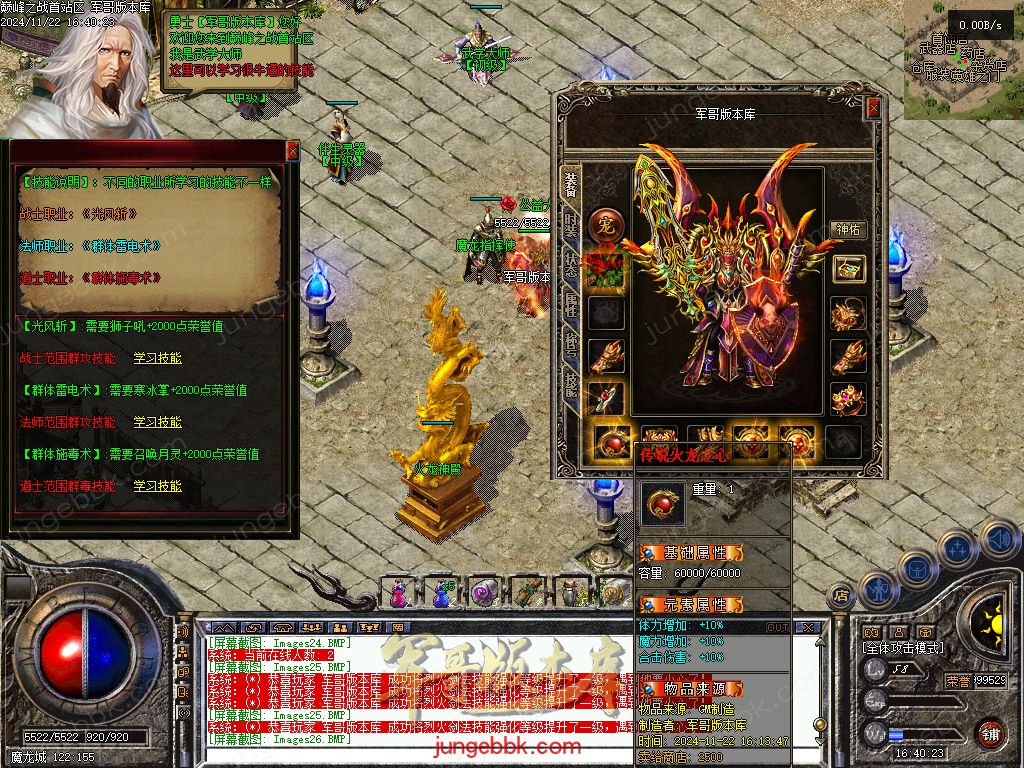Click the round 宠 pet button
The height and width of the screenshot is (768, 1024).
click(x=605, y=226)
